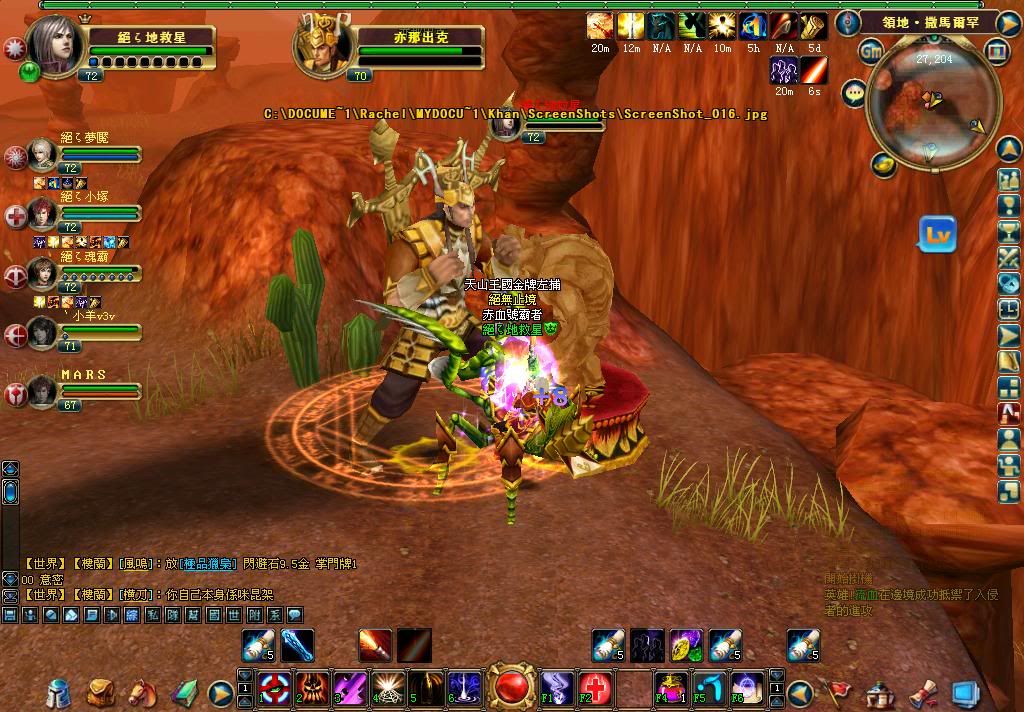Open the backpack inventory icon
Viewport: 1024px width, 712px height.
pos(100,691)
